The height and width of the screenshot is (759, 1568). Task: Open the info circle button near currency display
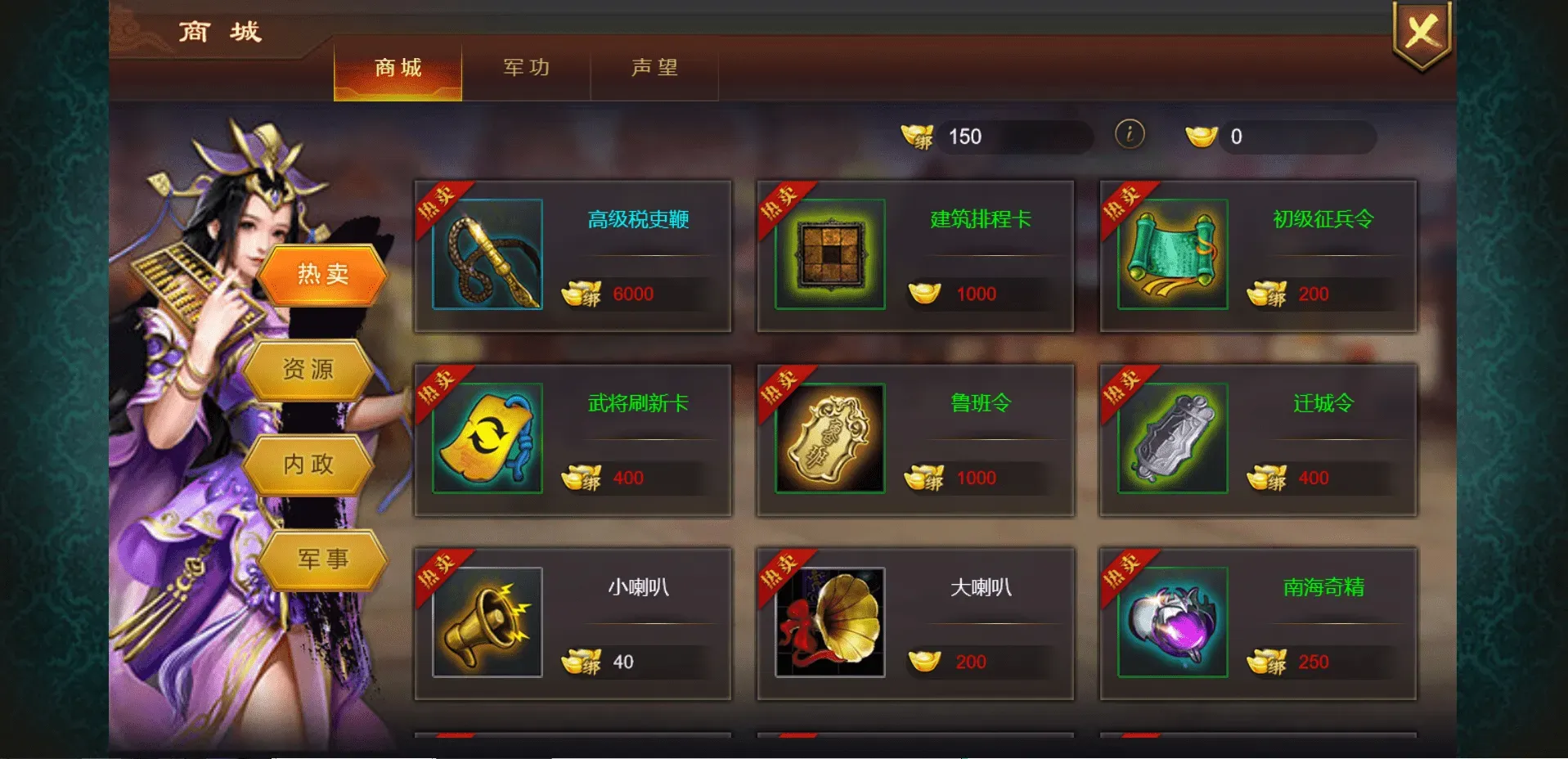coord(1129,135)
